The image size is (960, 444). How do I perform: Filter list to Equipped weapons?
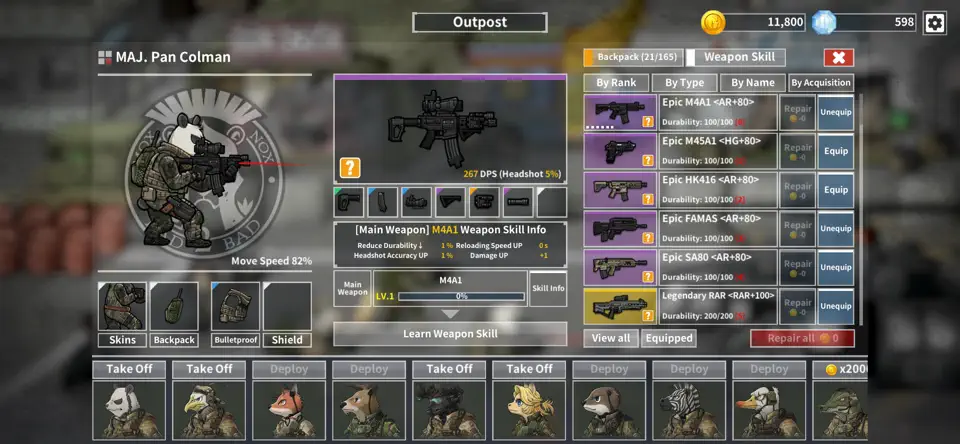[x=669, y=338]
